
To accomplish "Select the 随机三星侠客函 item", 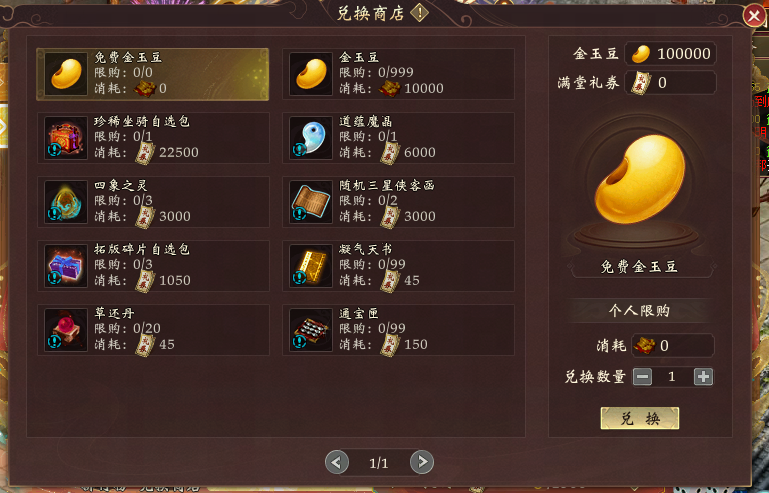I will pos(398,201).
